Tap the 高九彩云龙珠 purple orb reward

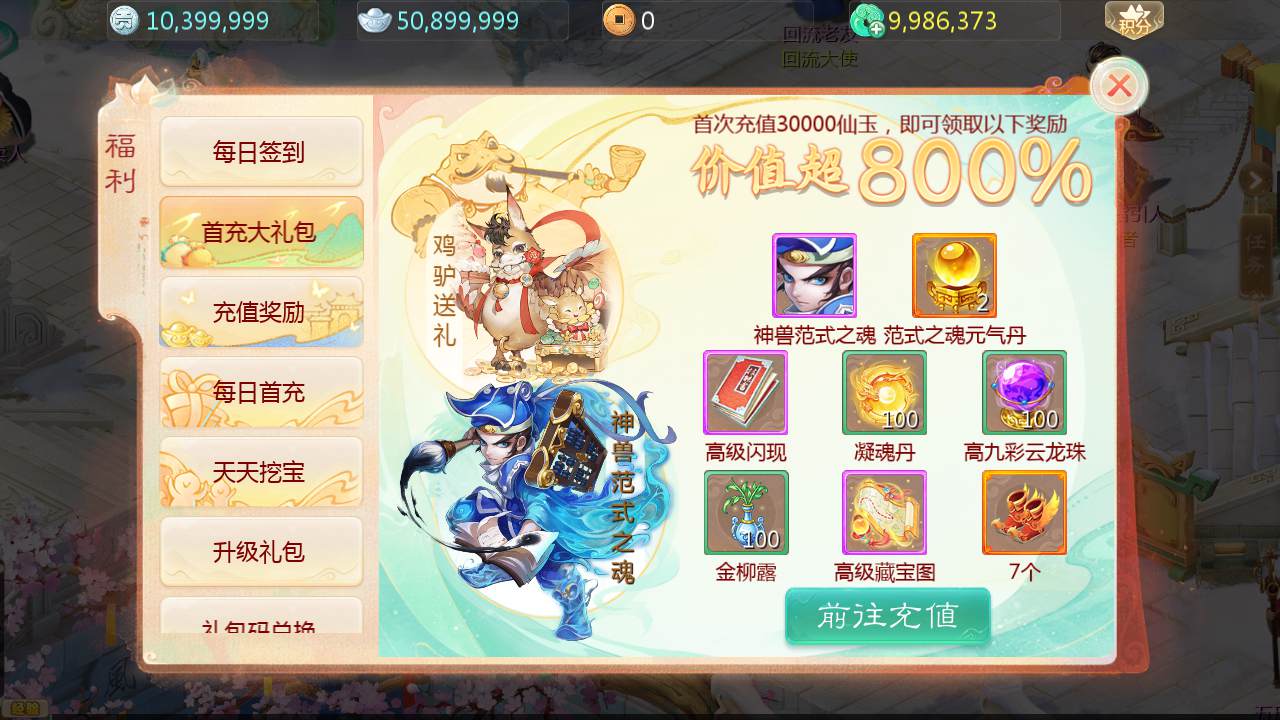pyautogui.click(x=1024, y=392)
